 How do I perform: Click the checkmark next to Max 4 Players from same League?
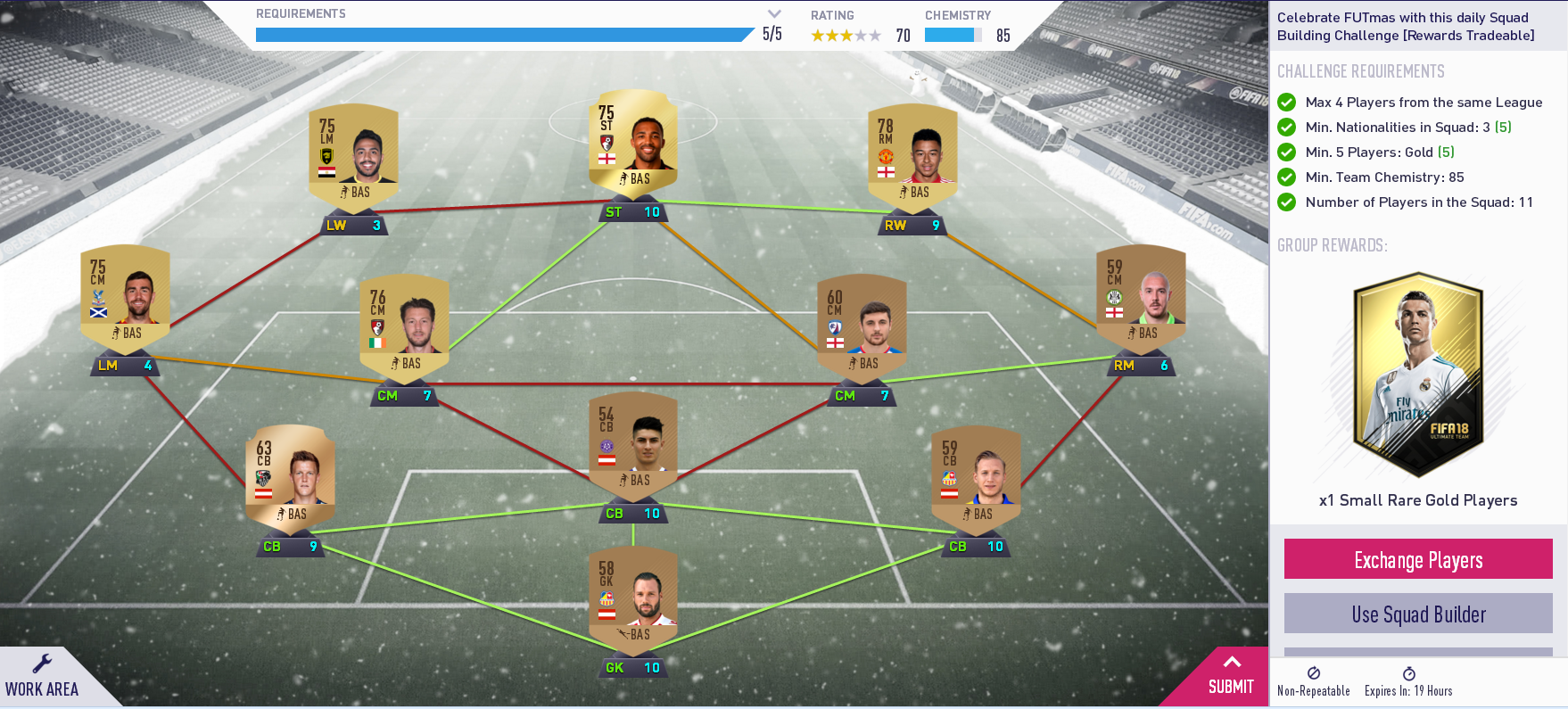pyautogui.click(x=1285, y=103)
